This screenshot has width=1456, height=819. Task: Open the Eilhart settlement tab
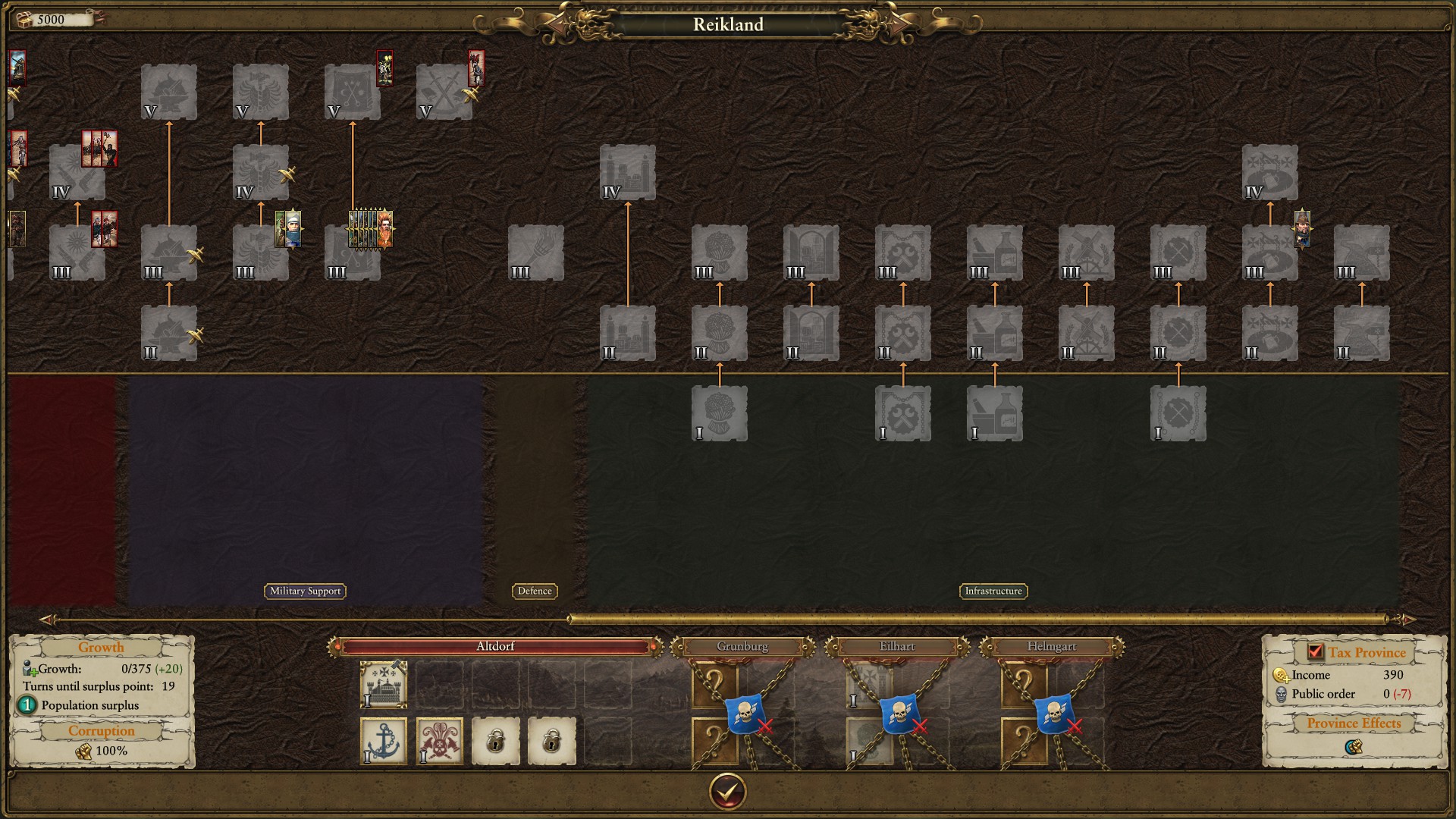pyautogui.click(x=897, y=647)
